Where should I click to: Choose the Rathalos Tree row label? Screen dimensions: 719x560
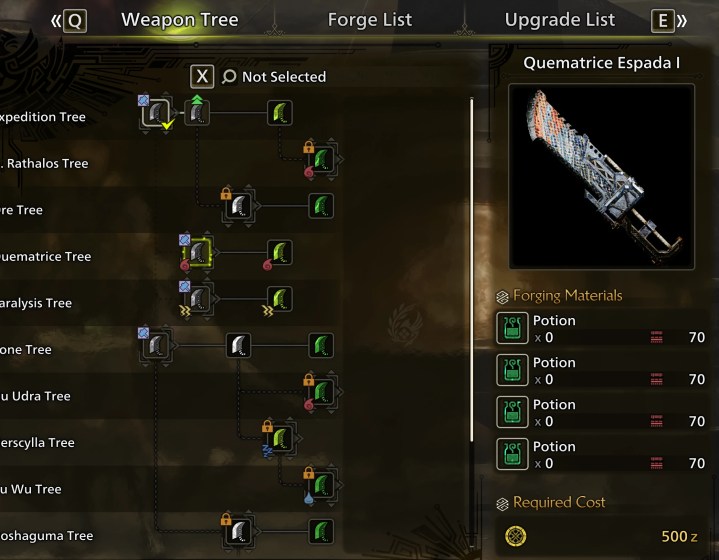coord(48,163)
